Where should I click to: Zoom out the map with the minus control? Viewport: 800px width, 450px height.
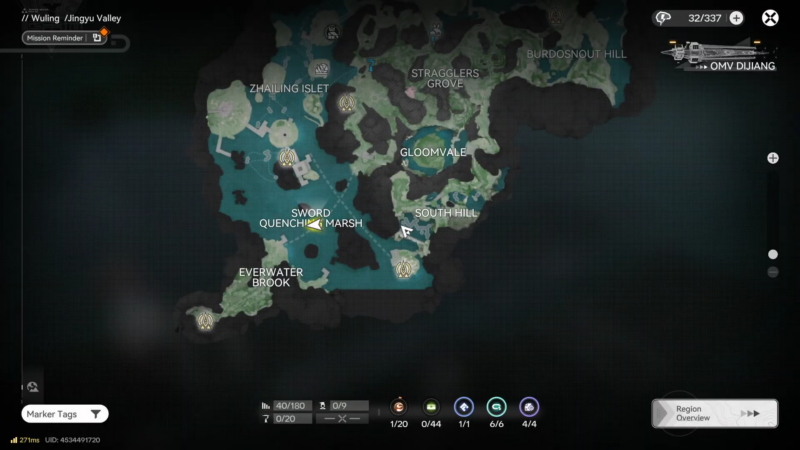pos(773,272)
